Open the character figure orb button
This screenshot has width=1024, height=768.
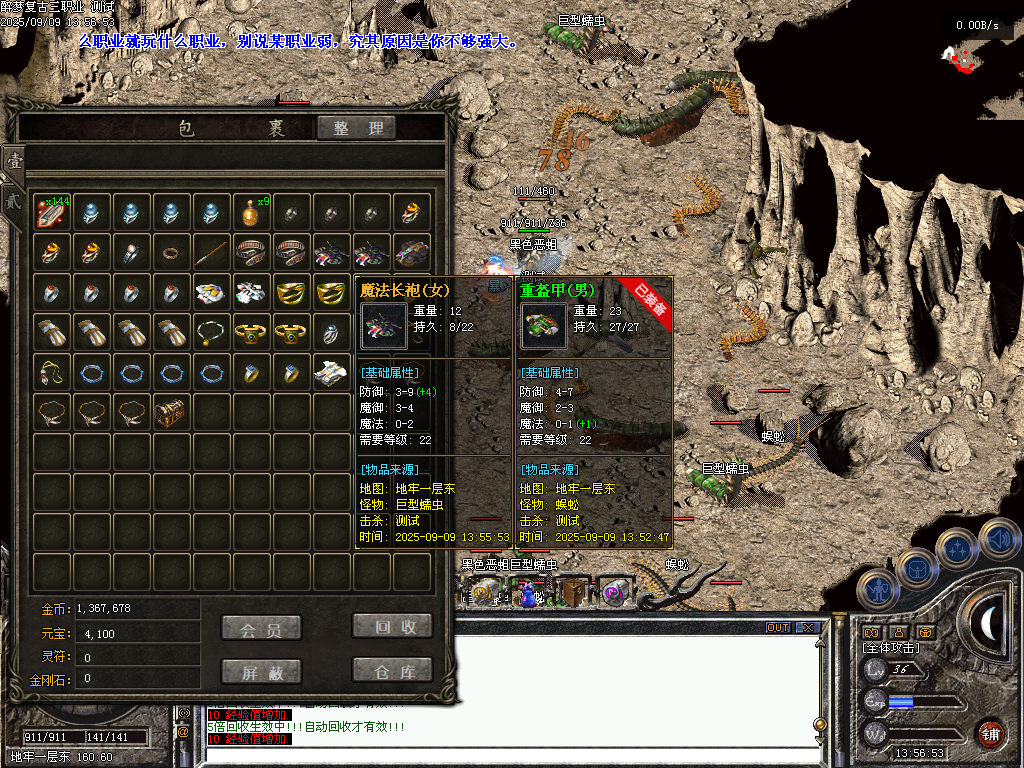880,588
